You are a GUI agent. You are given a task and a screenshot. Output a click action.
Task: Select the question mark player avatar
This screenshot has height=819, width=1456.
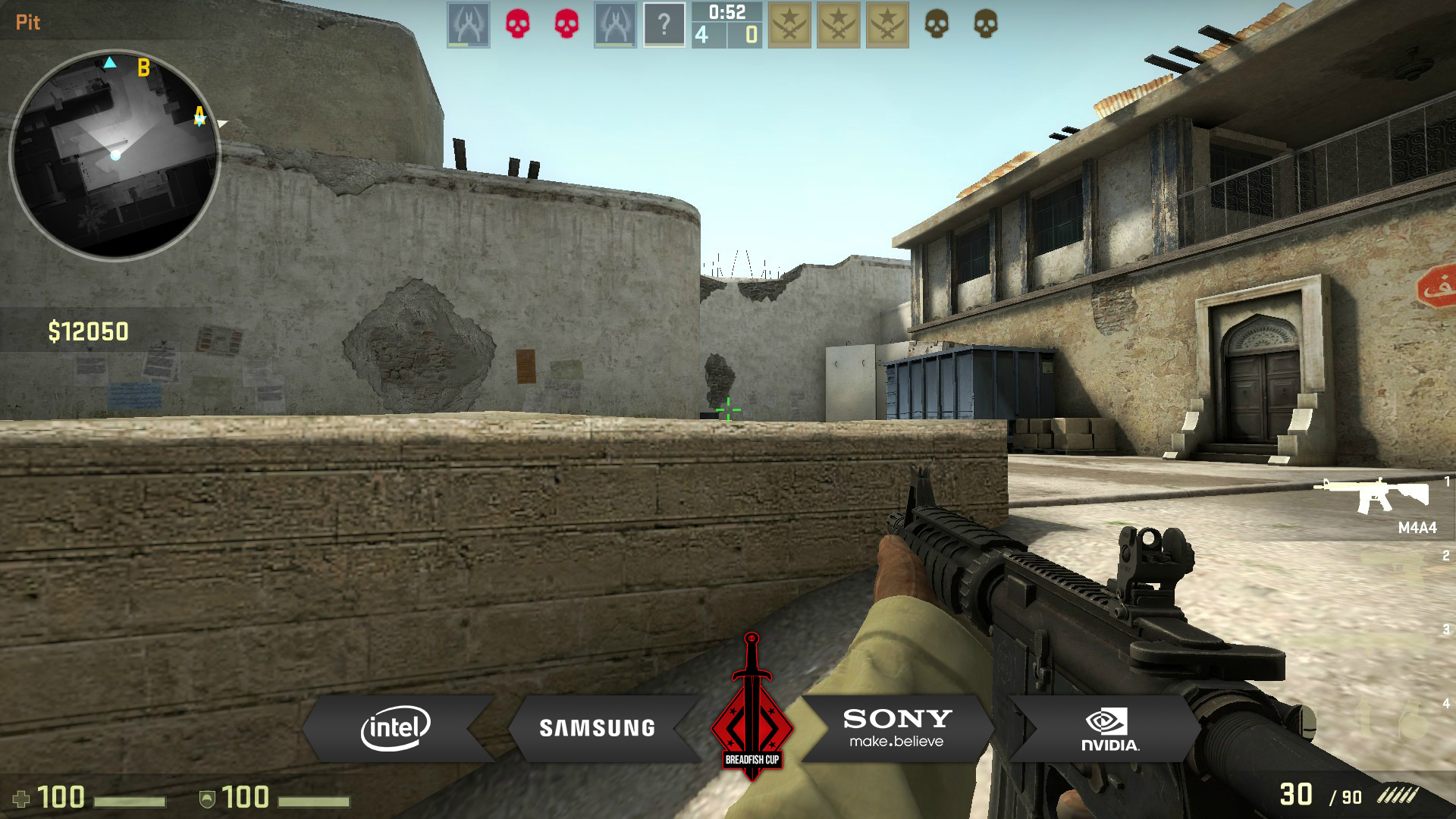tap(664, 25)
